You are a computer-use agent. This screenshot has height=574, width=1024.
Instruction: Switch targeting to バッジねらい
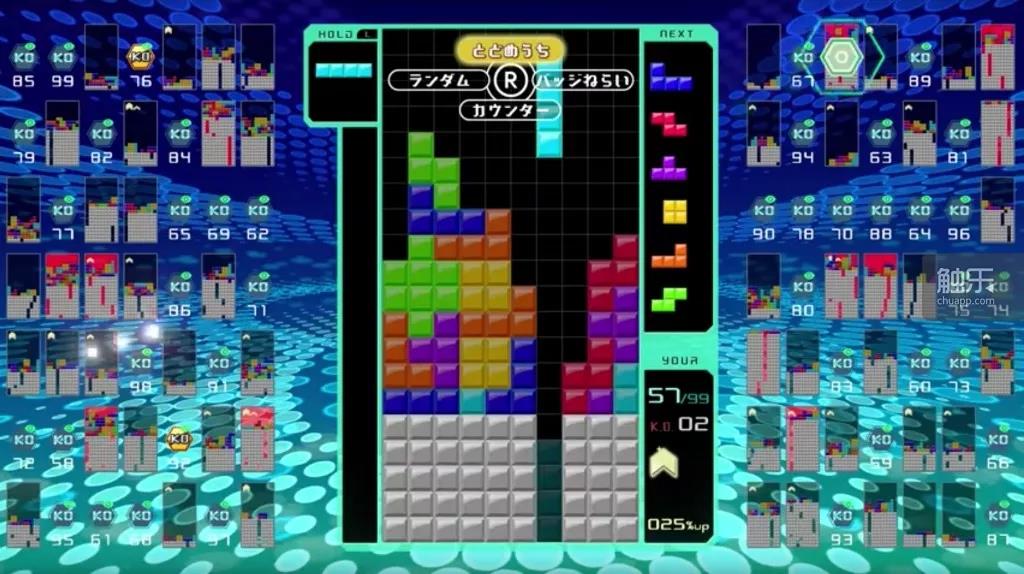coord(585,80)
